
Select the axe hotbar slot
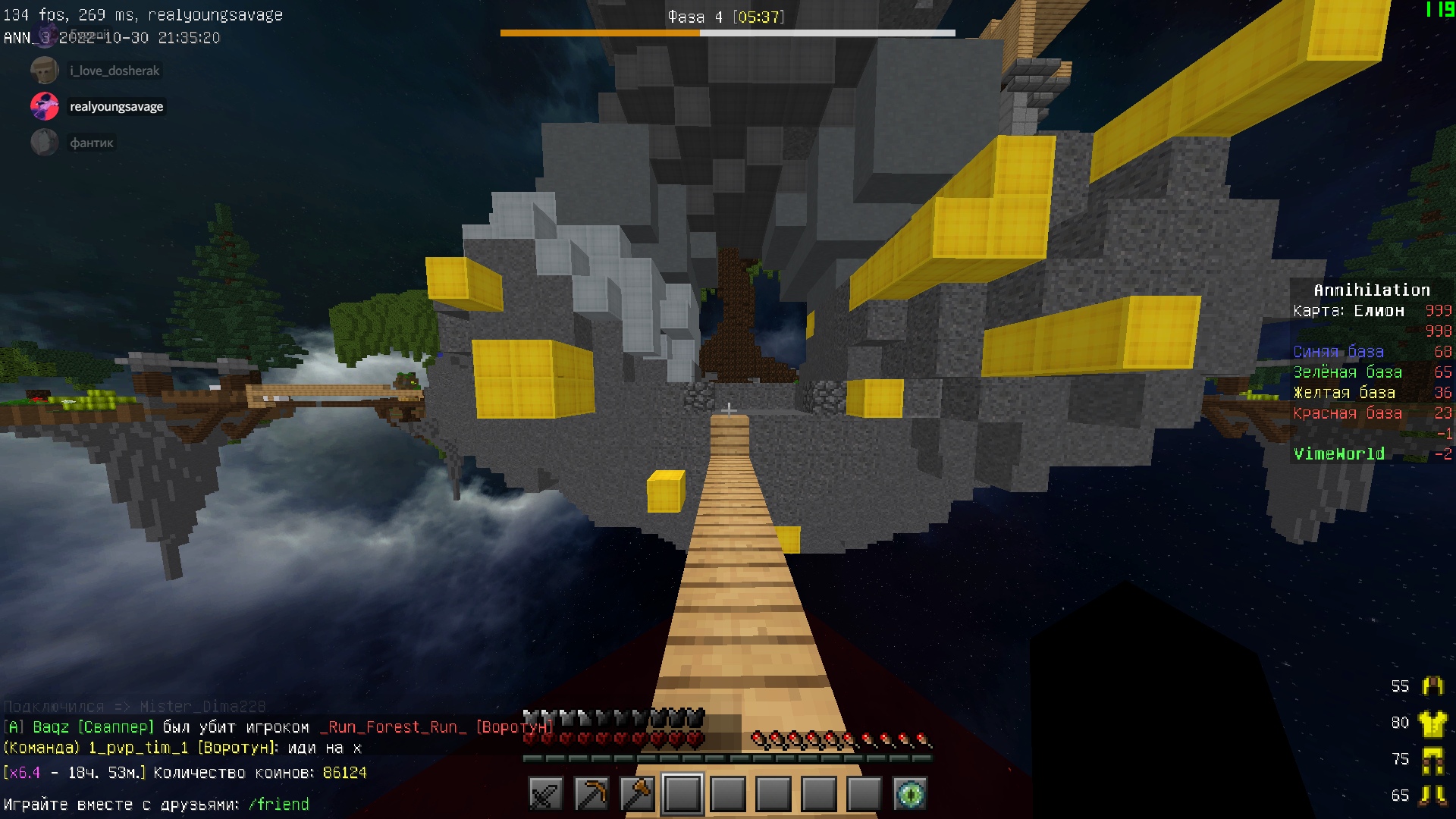coord(637,794)
